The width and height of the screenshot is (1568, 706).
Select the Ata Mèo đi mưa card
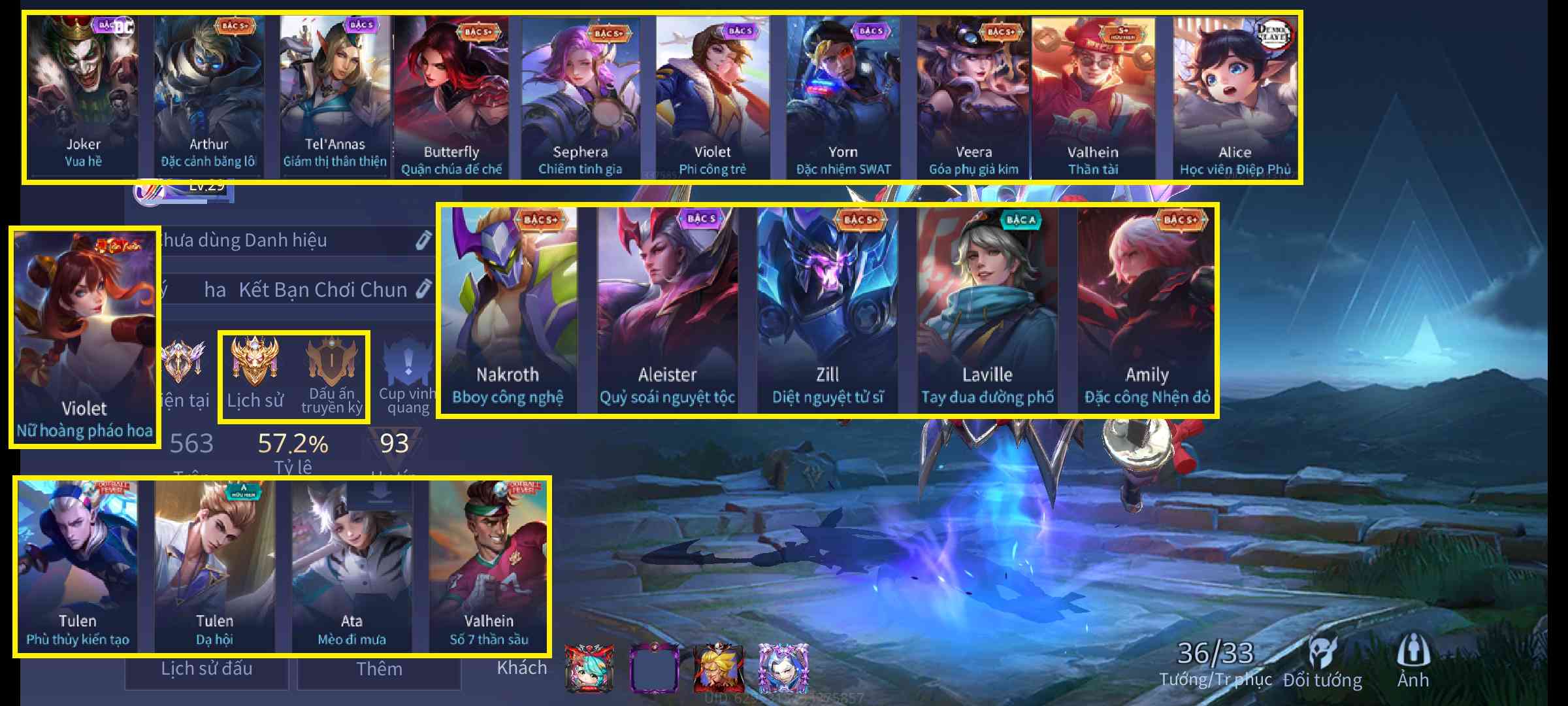(351, 566)
